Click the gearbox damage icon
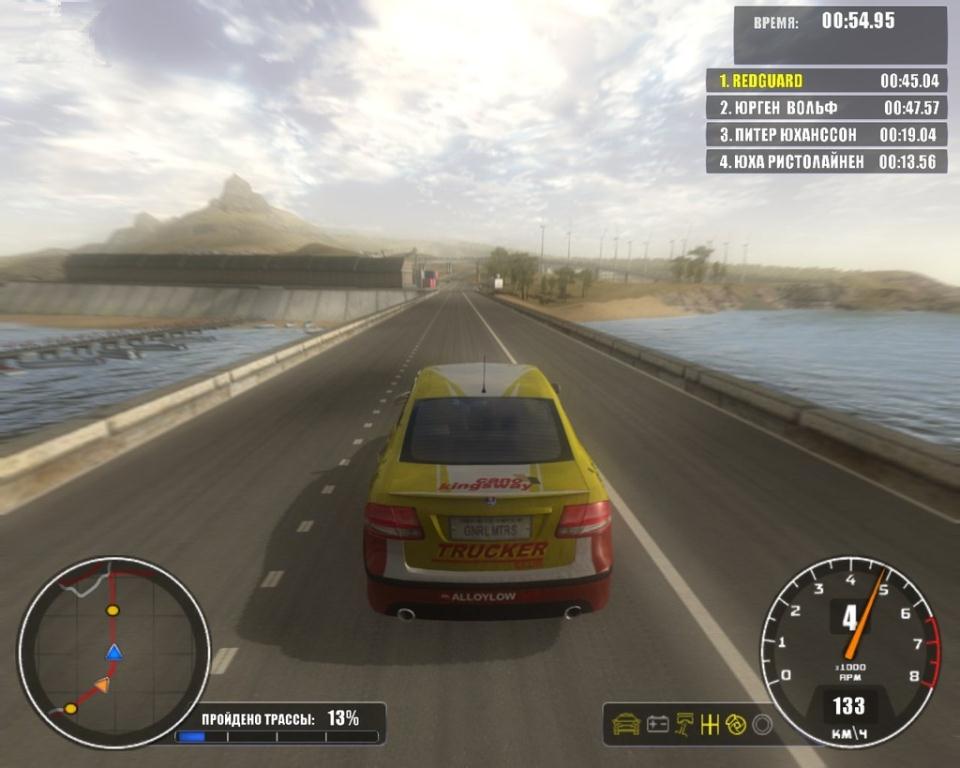The width and height of the screenshot is (960, 768). point(710,724)
